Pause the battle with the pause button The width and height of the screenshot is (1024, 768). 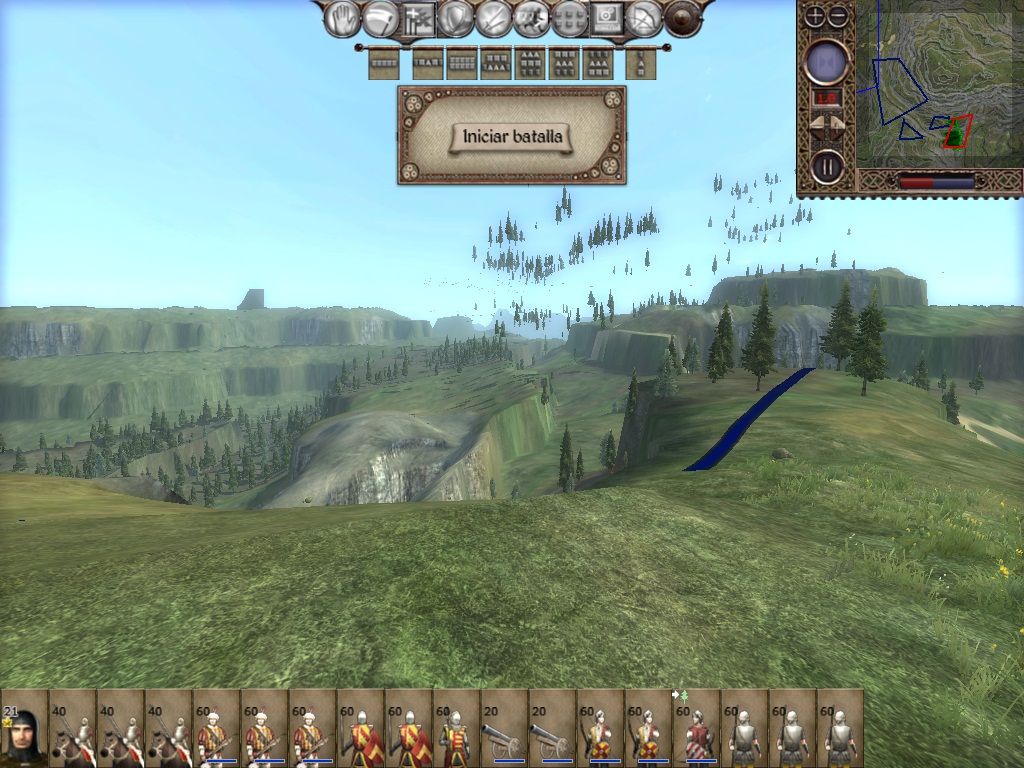827,166
